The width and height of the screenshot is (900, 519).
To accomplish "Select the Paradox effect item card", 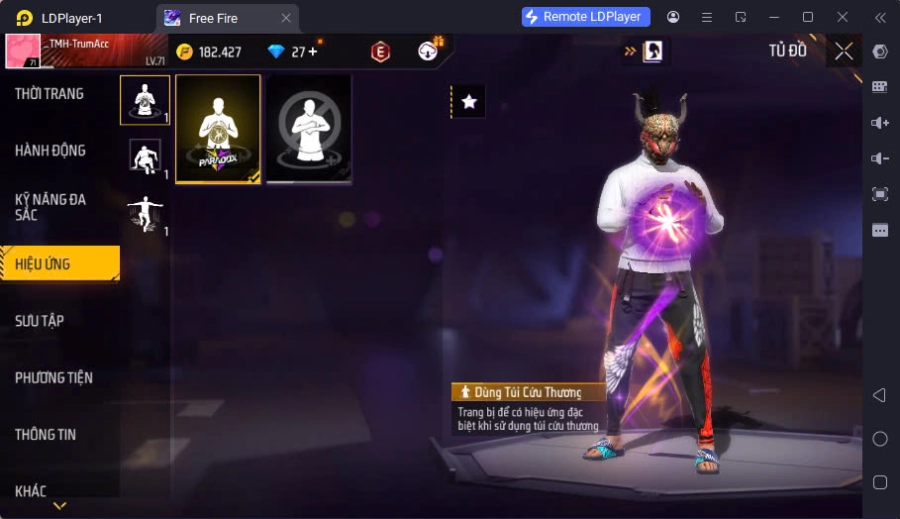I will (x=218, y=129).
